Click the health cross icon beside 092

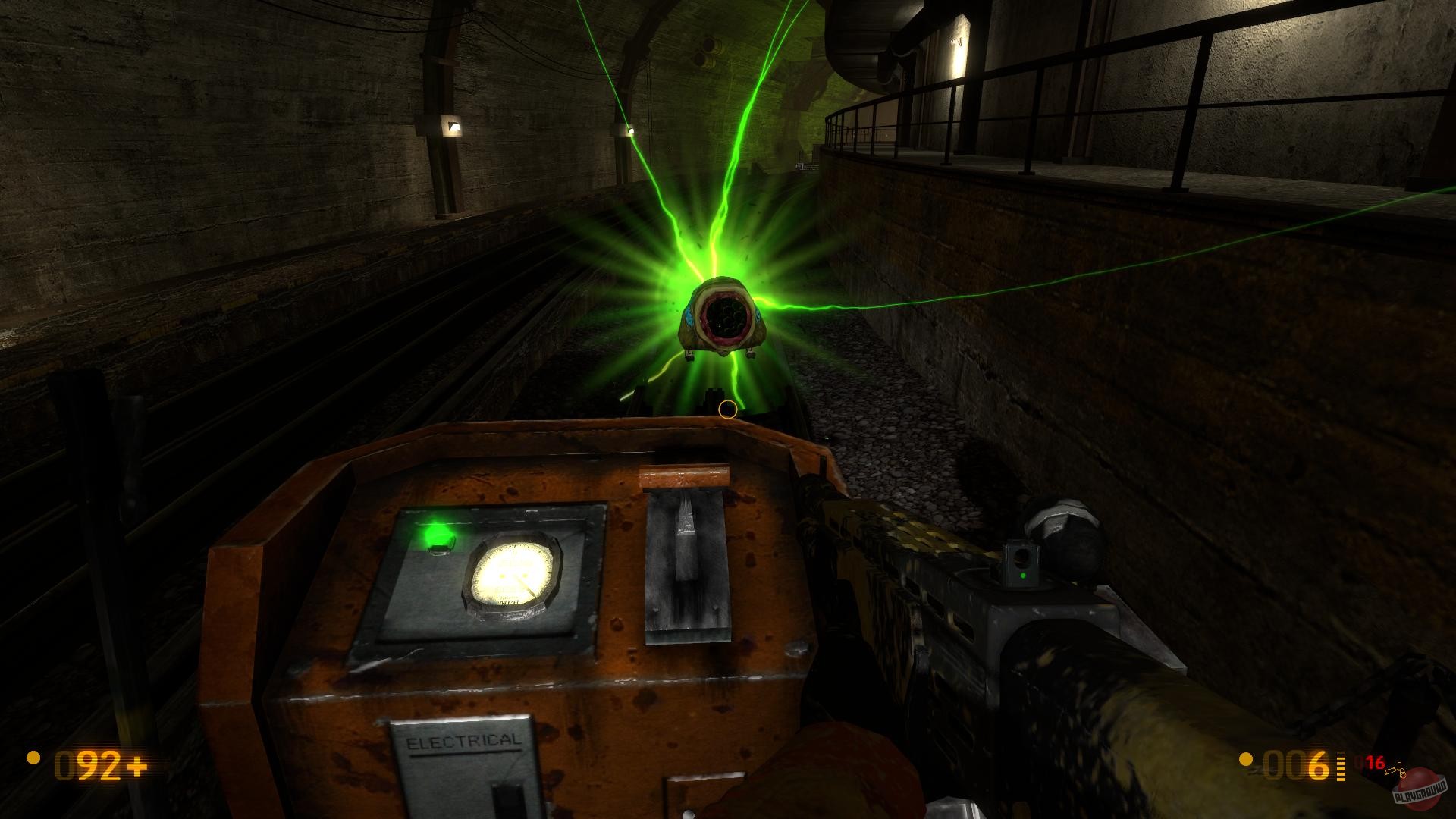(137, 766)
